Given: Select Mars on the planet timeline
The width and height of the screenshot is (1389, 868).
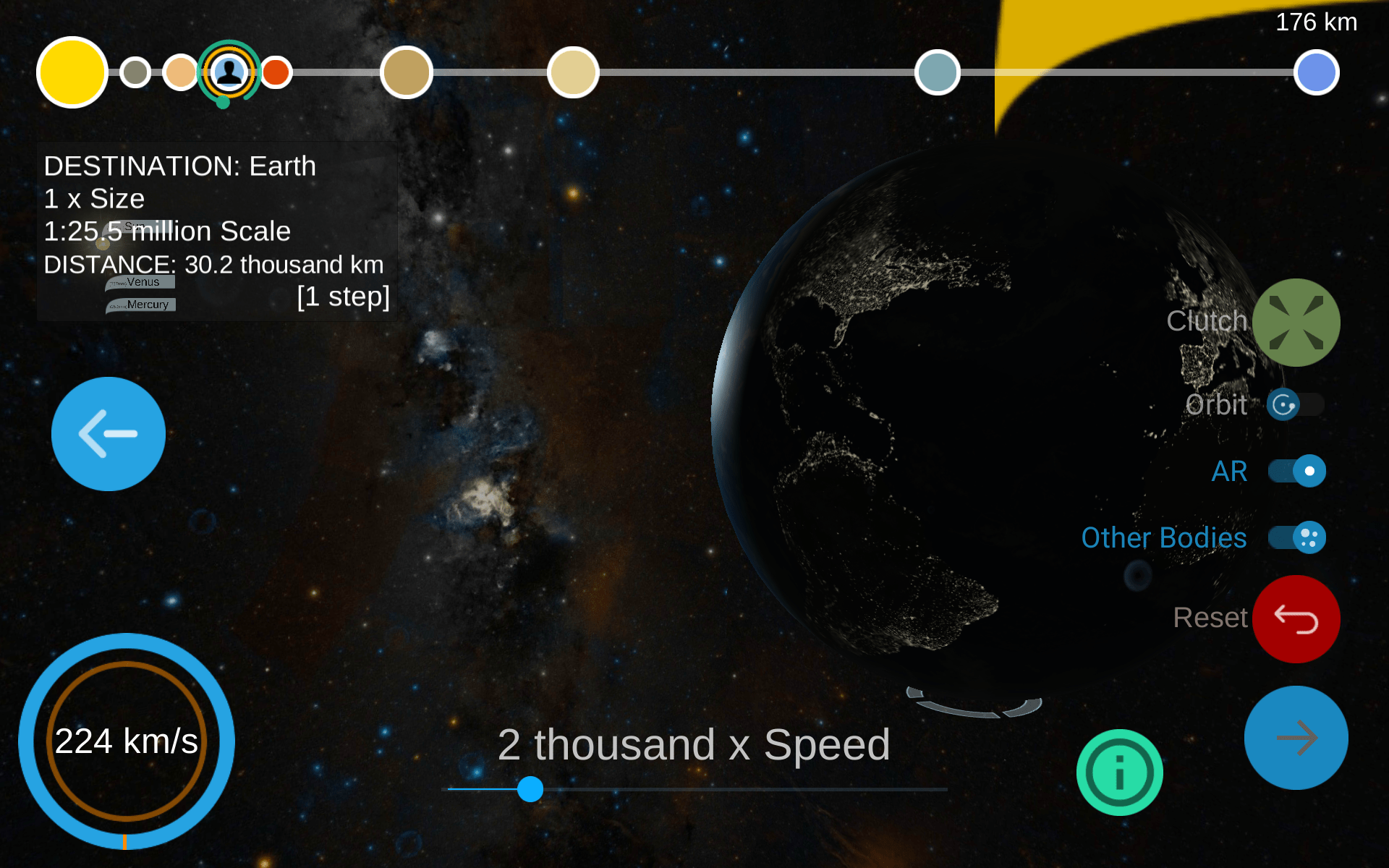Looking at the screenshot, I should (x=276, y=72).
